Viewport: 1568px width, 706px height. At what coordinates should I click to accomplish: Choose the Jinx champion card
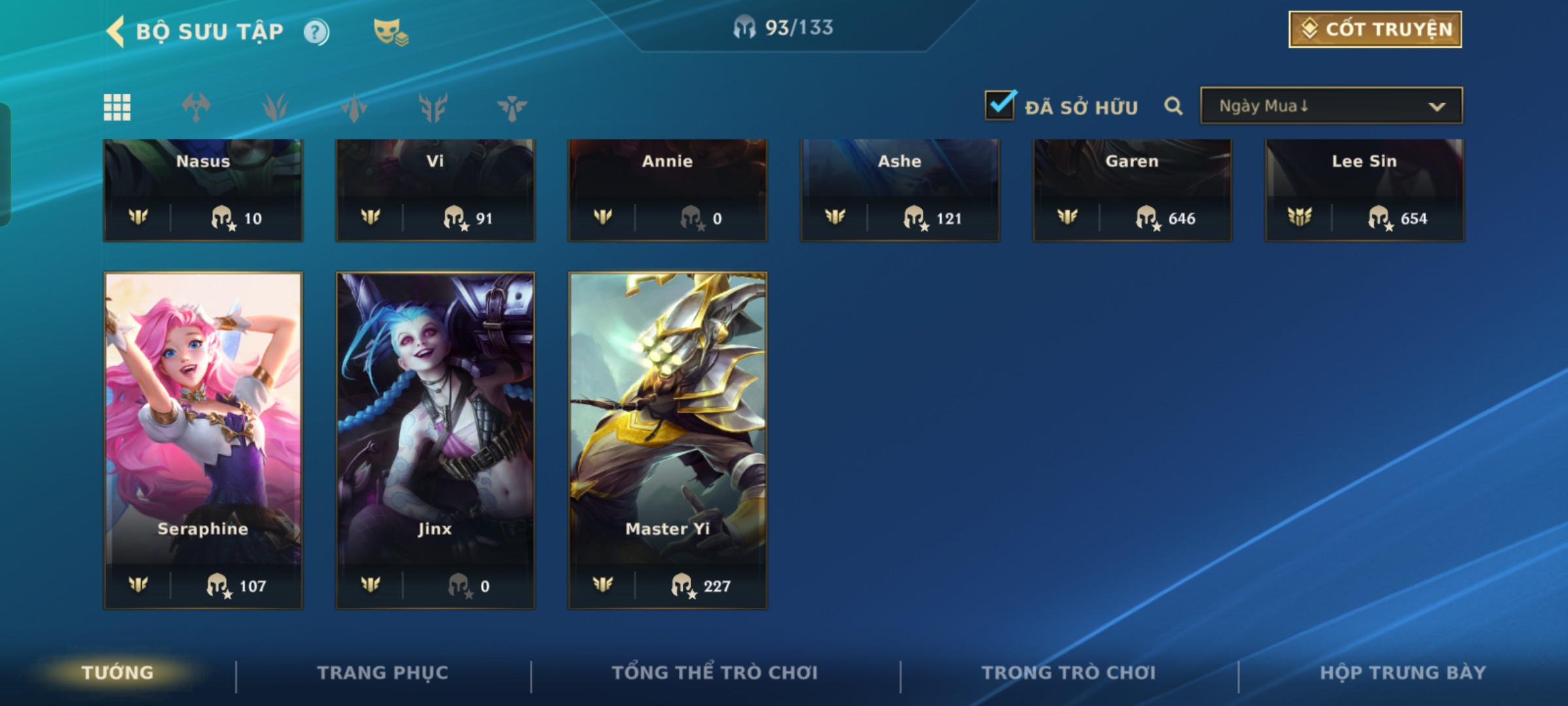[435, 439]
